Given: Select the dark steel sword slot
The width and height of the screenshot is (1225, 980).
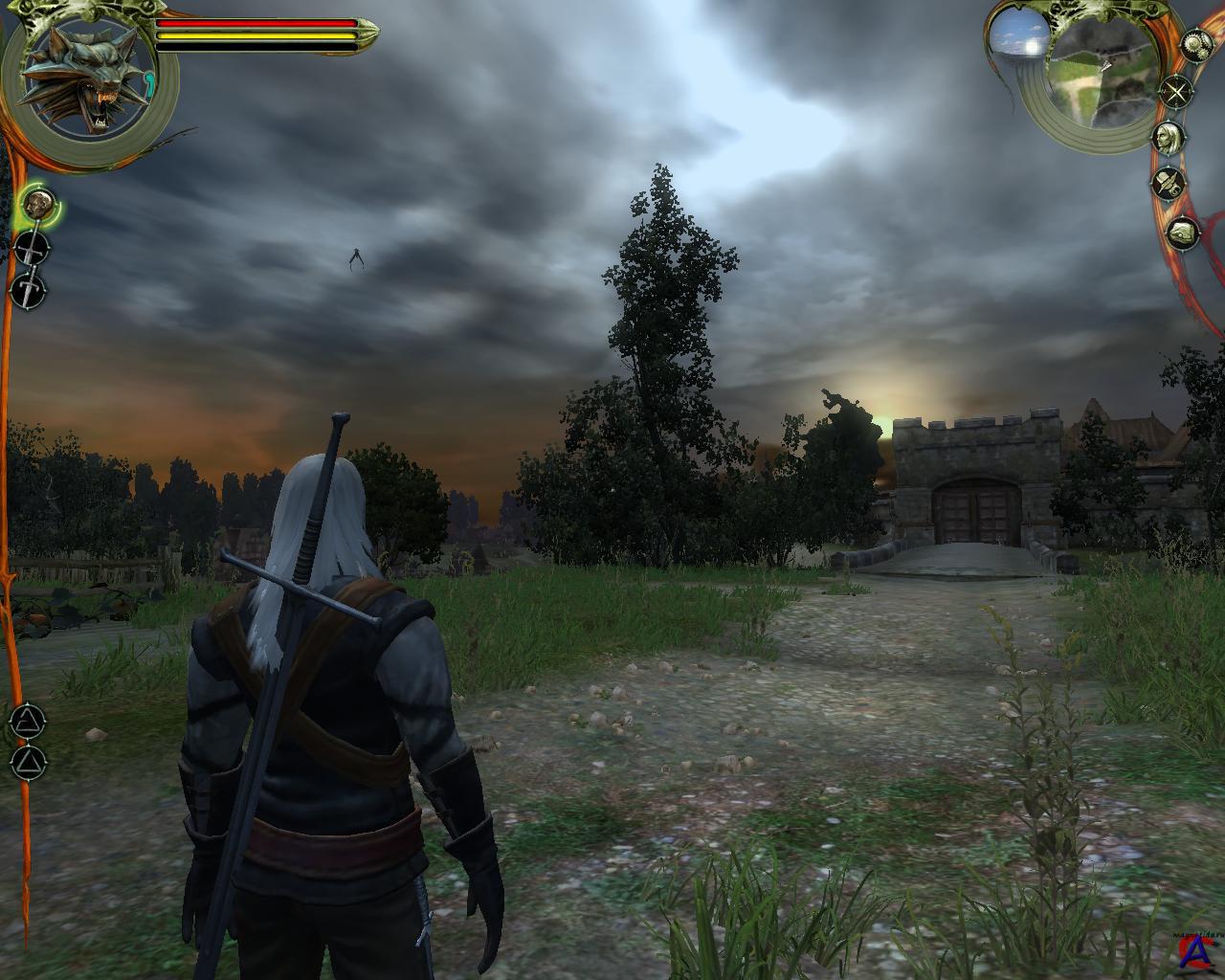Looking at the screenshot, I should (x=32, y=248).
